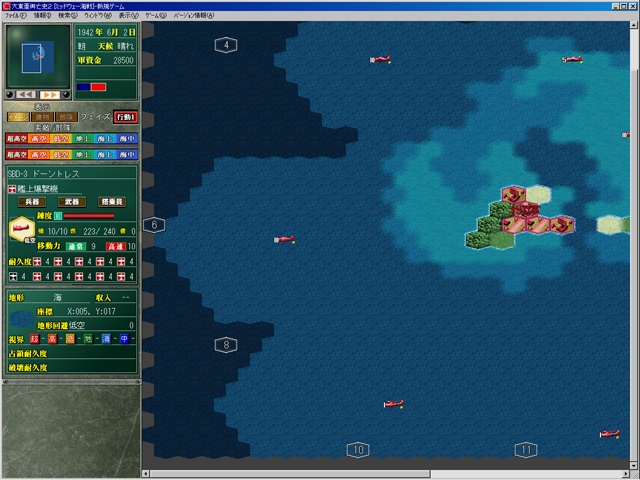Open the 情報 menu in the menu bar

tap(42, 16)
